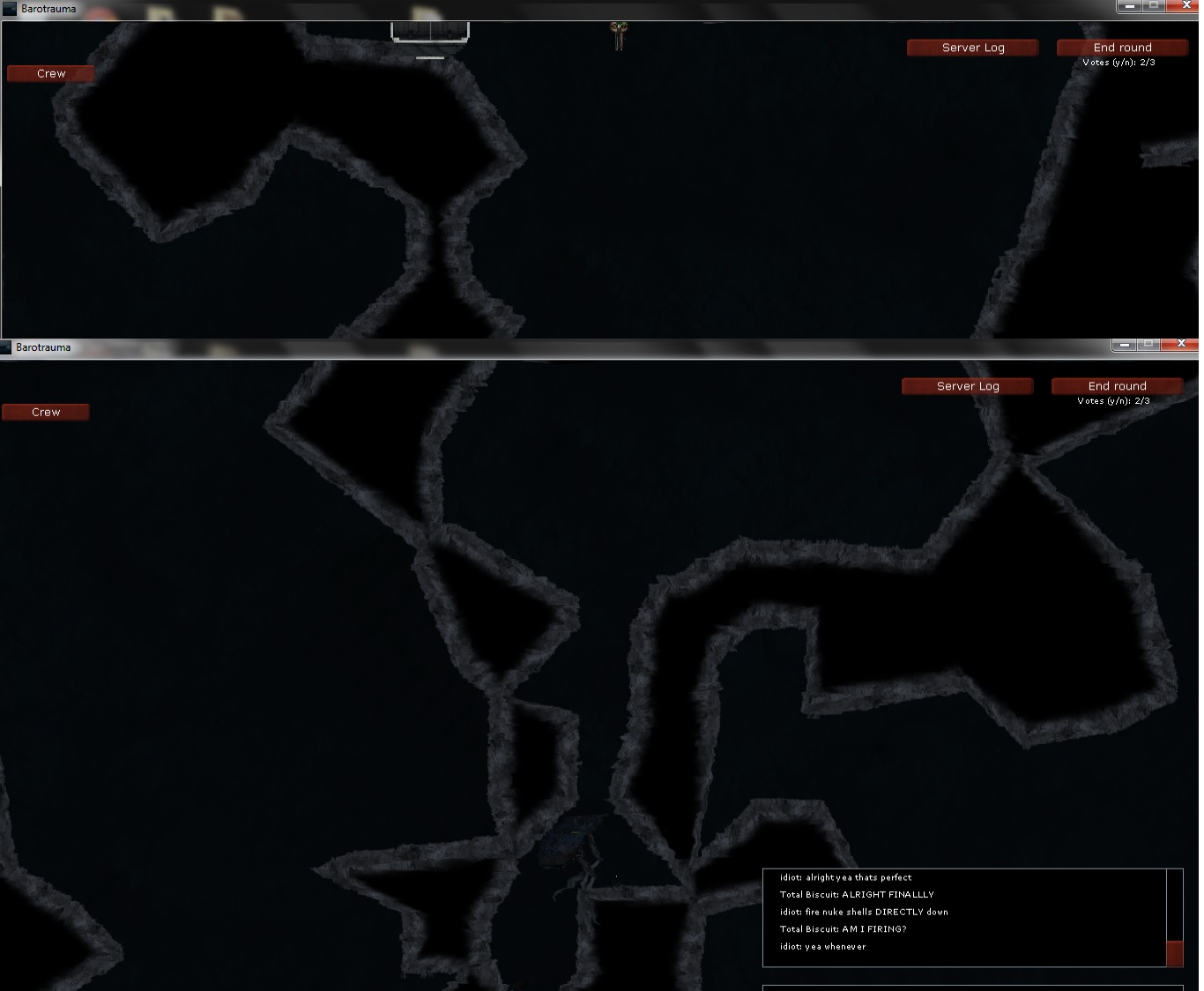The image size is (1204, 991).
Task: Click the submarine docked at the top edge
Action: [x=430, y=31]
